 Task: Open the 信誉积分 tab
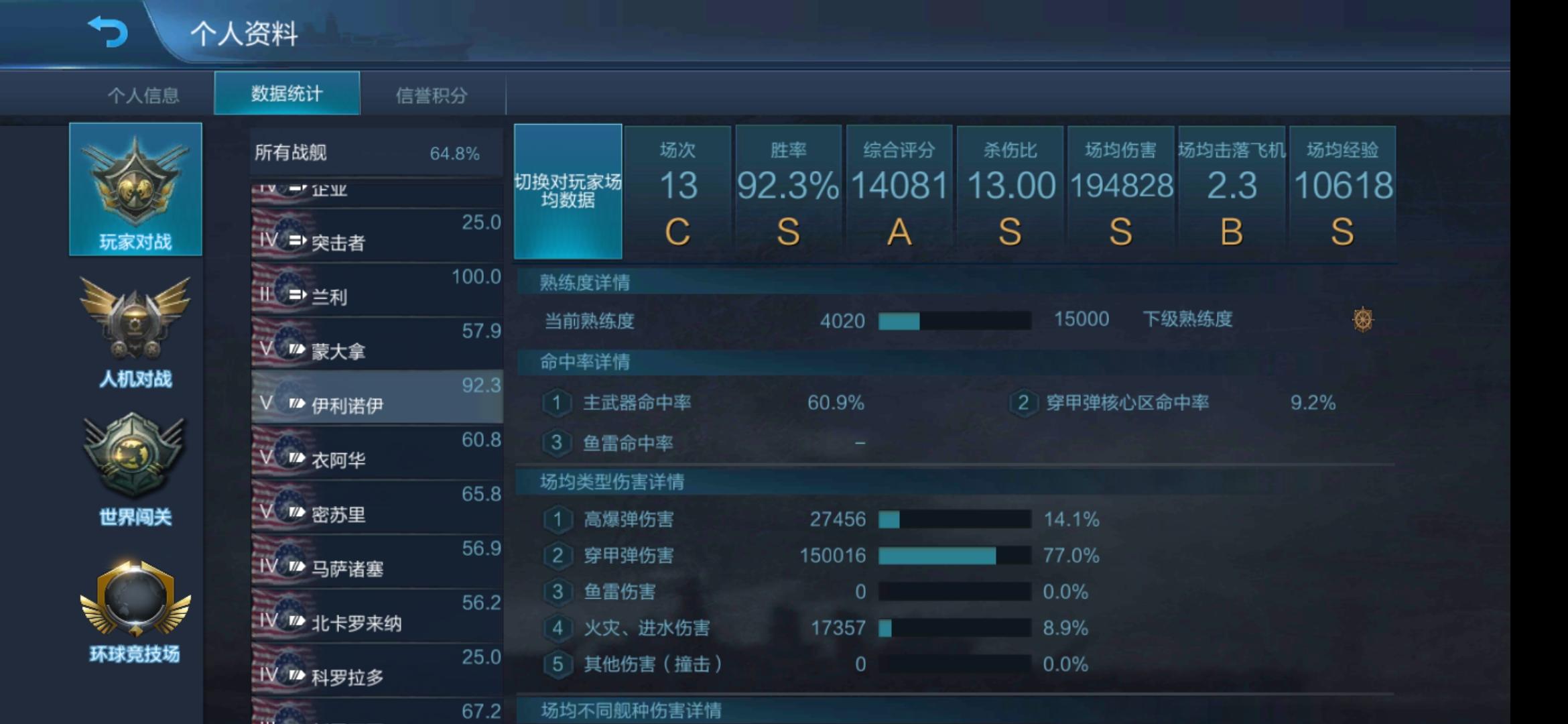pyautogui.click(x=432, y=95)
